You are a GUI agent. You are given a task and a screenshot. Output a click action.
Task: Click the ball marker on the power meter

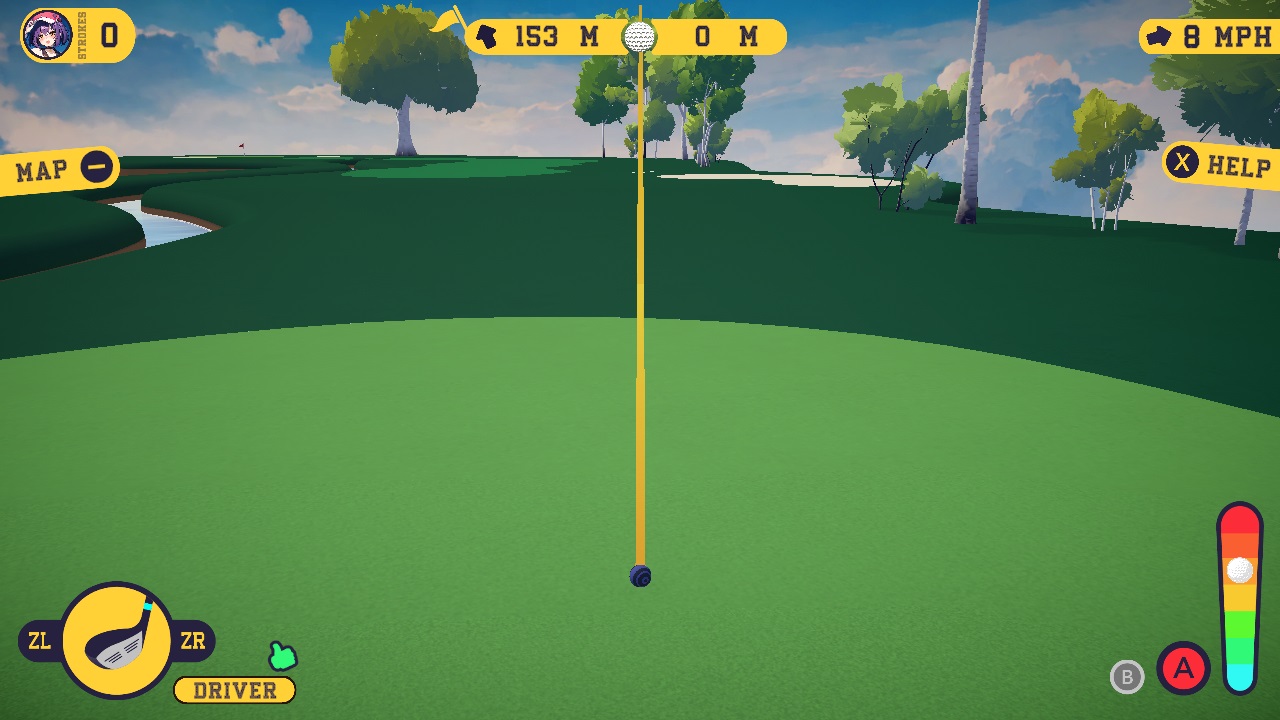coord(1238,572)
